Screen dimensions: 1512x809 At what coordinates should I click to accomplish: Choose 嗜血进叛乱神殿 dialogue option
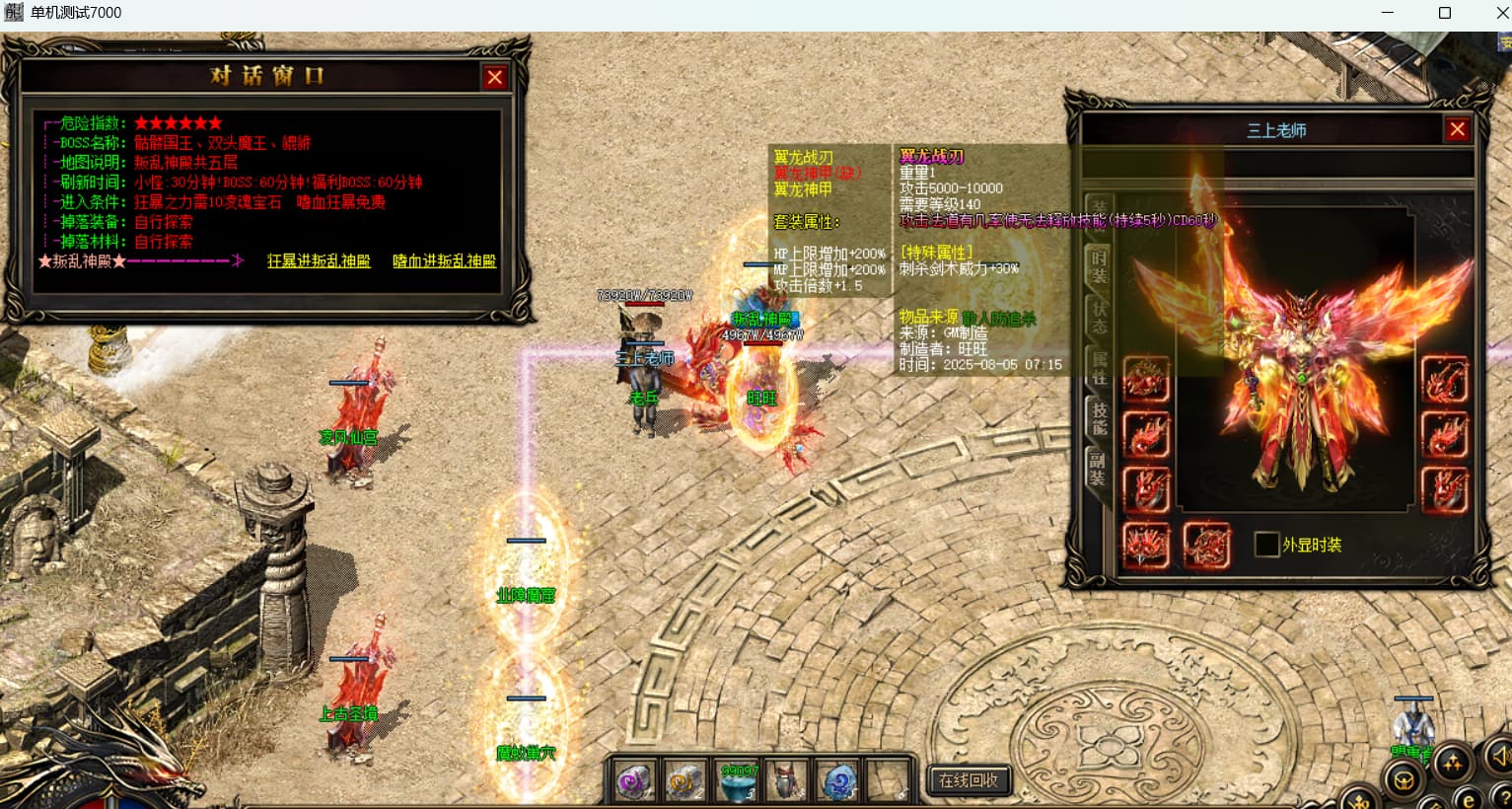click(x=444, y=261)
